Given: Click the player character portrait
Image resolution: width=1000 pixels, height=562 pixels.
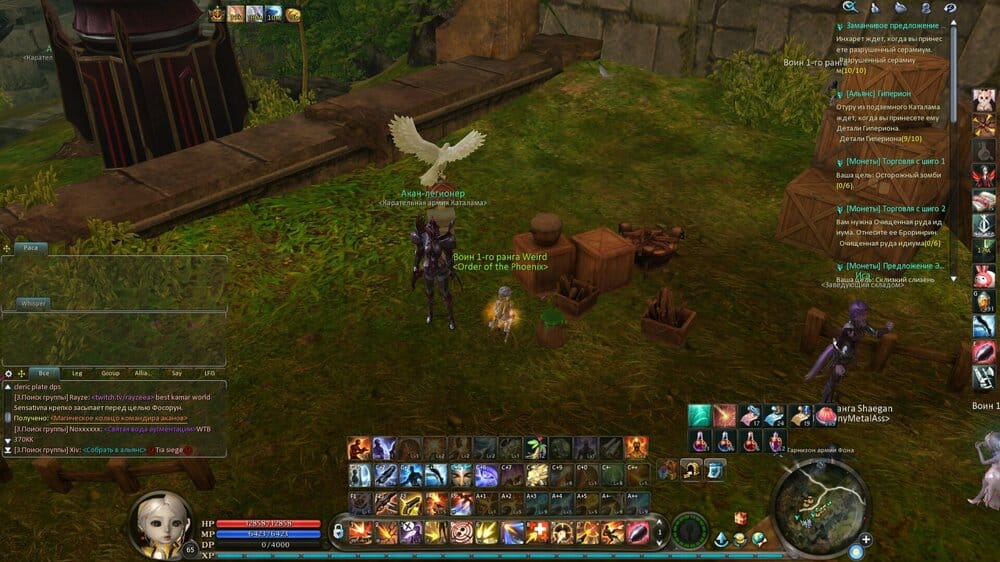Looking at the screenshot, I should [159, 523].
